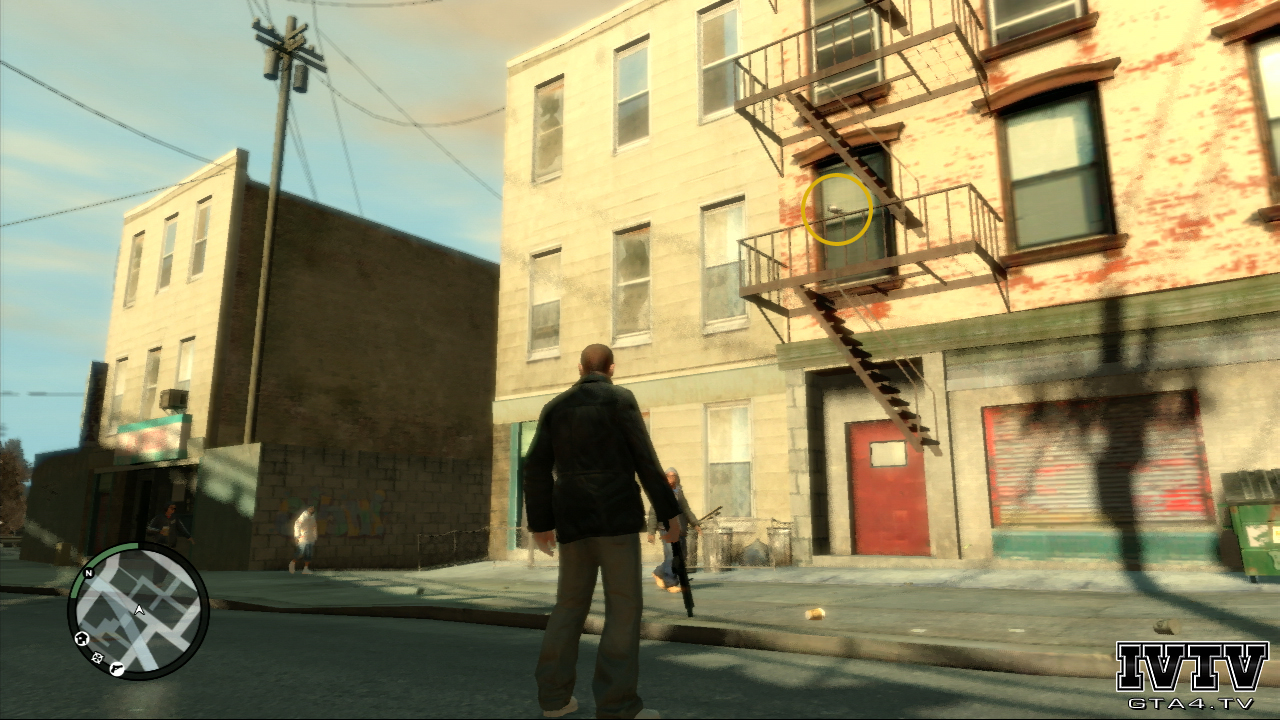Image resolution: width=1280 pixels, height=720 pixels.
Task: Select the gun shop pistol blip
Action: pos(117,668)
